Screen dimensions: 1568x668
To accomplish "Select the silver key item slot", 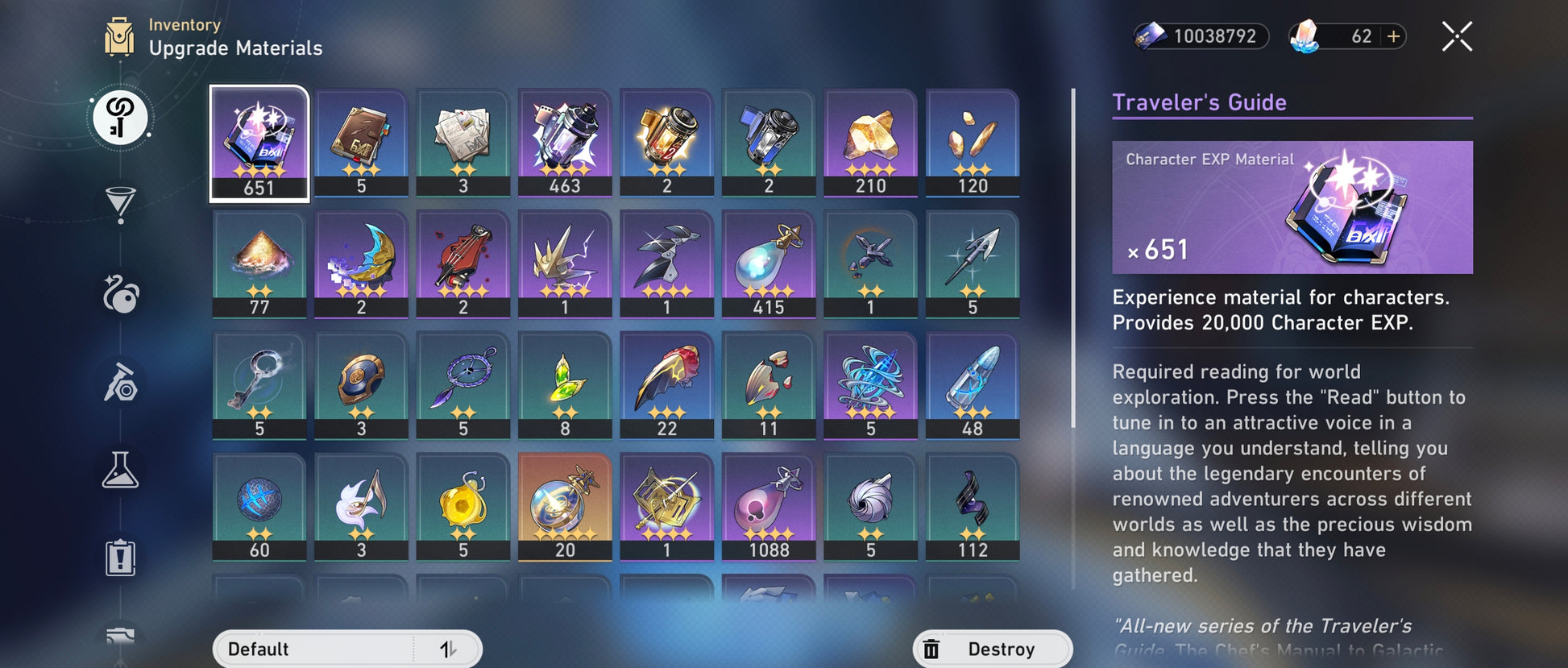I will [259, 386].
